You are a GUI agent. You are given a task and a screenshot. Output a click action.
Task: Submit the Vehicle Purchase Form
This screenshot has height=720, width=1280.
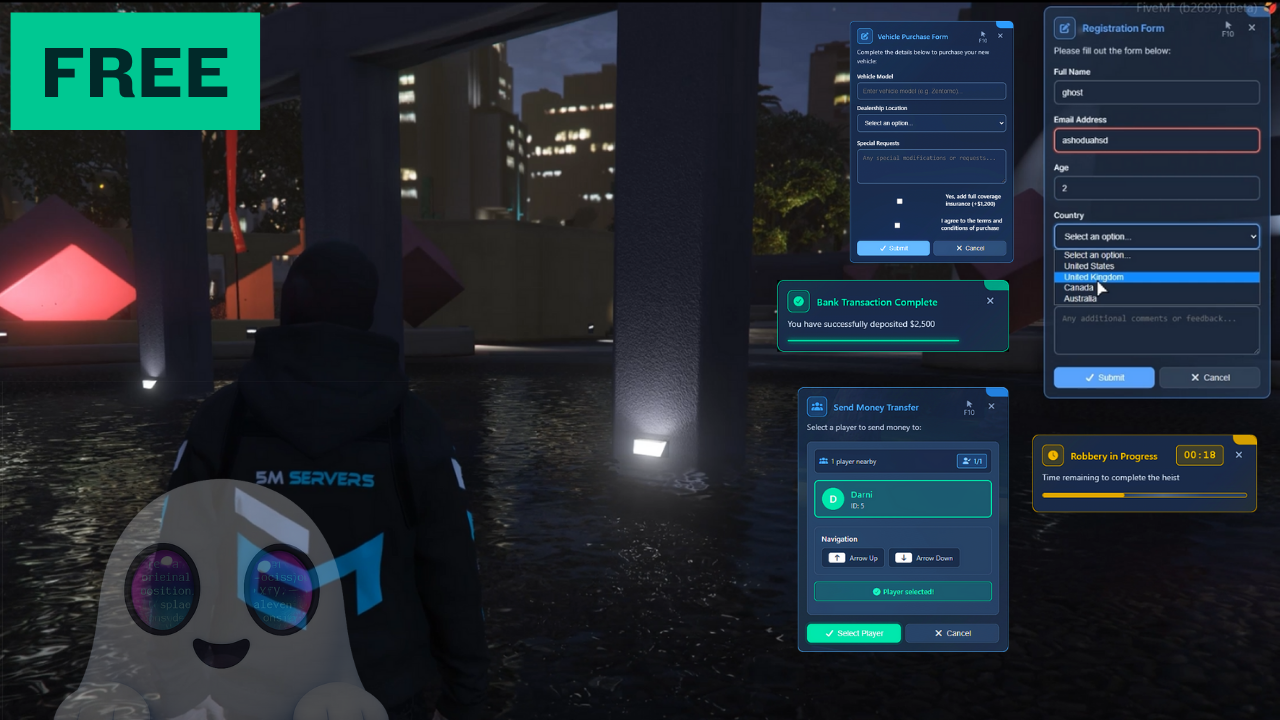(x=893, y=248)
